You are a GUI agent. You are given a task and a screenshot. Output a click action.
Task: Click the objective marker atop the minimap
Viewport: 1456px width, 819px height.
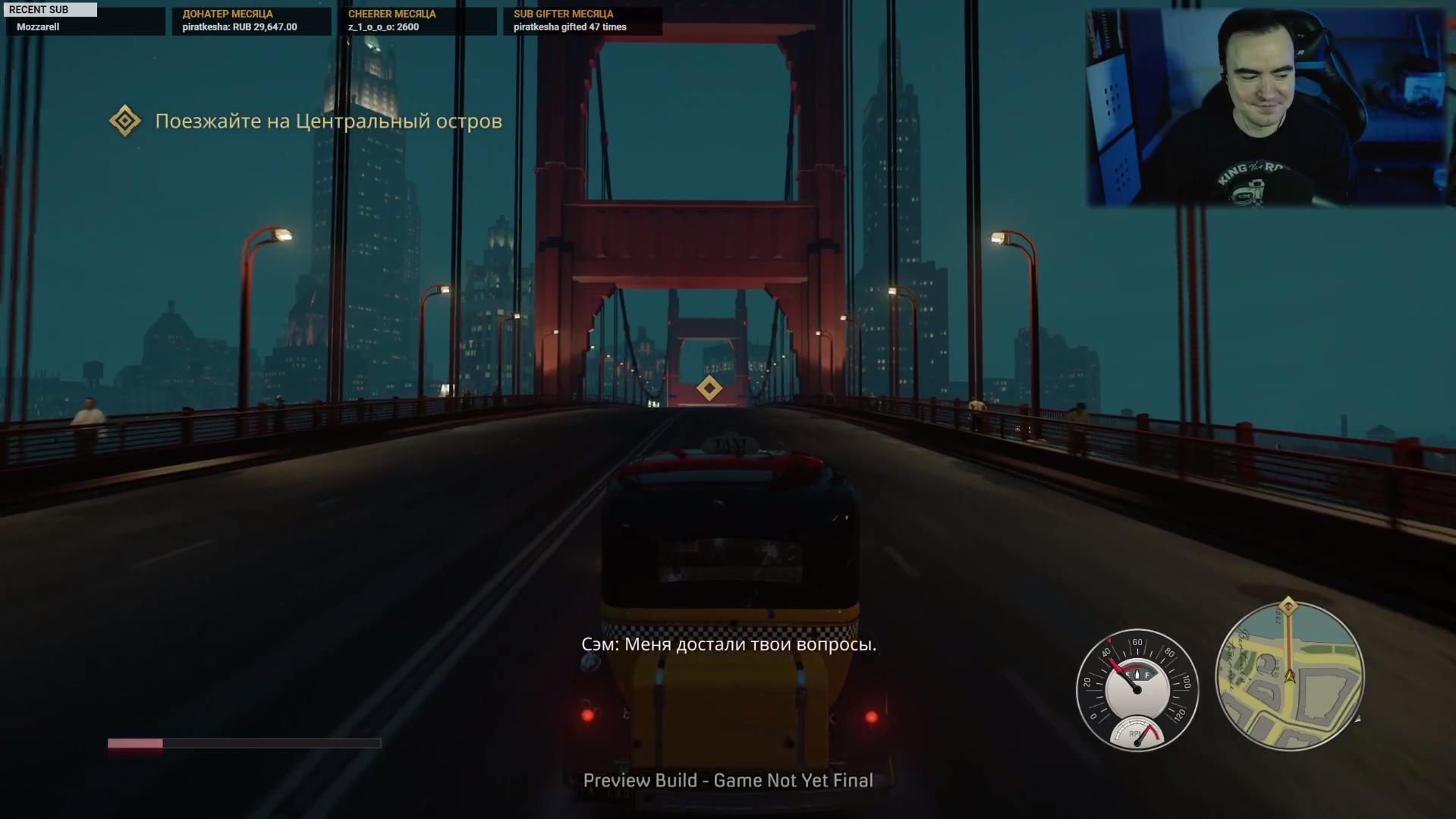[x=1288, y=606]
